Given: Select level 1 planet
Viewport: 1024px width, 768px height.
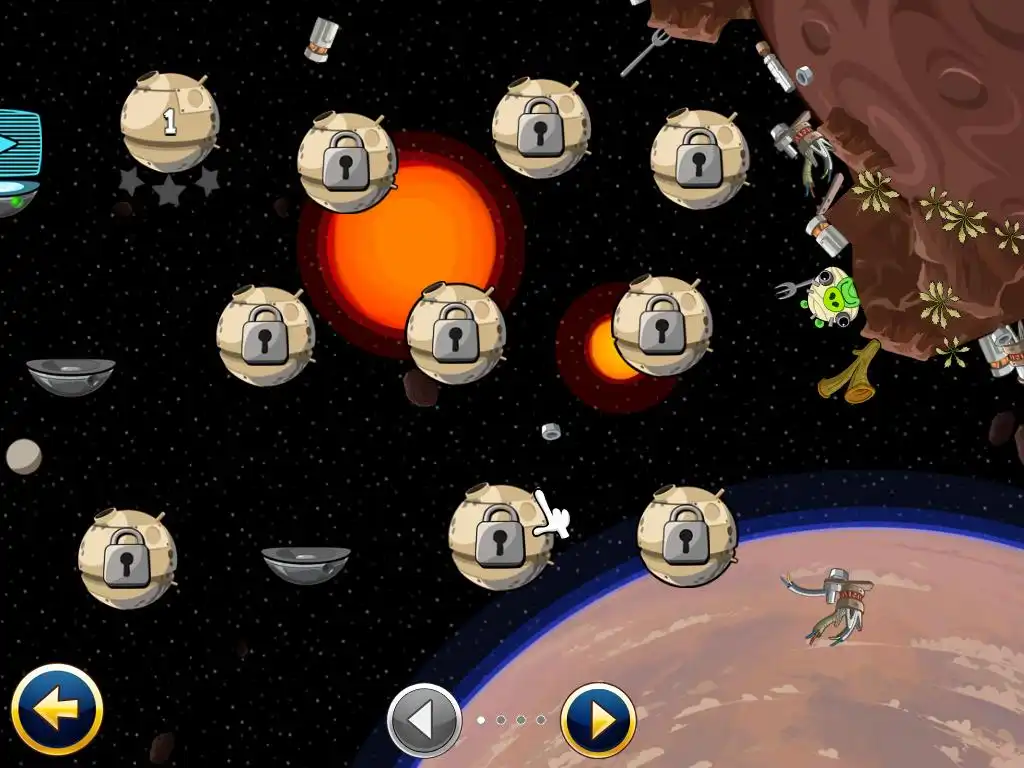Looking at the screenshot, I should click(x=168, y=122).
